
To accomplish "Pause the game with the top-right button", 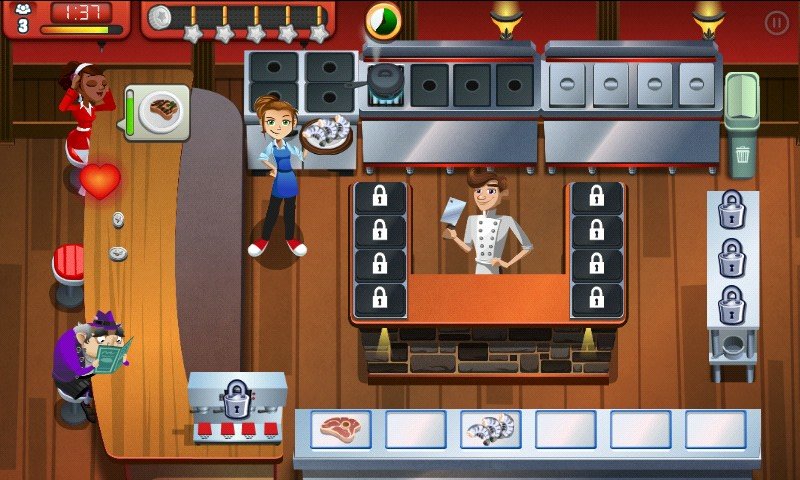I will point(776,22).
